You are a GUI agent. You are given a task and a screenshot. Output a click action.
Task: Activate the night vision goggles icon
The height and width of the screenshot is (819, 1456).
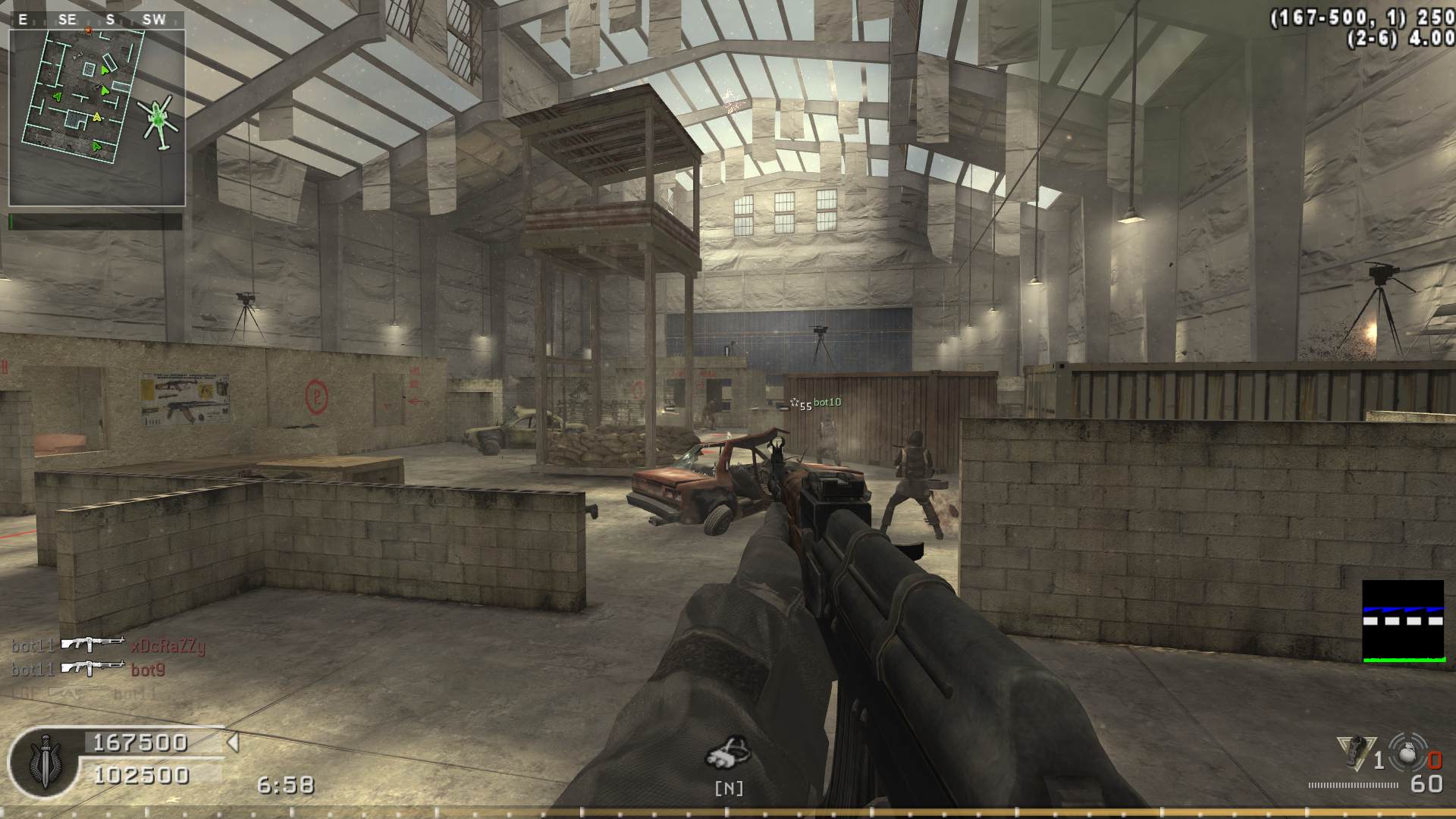coord(728,752)
